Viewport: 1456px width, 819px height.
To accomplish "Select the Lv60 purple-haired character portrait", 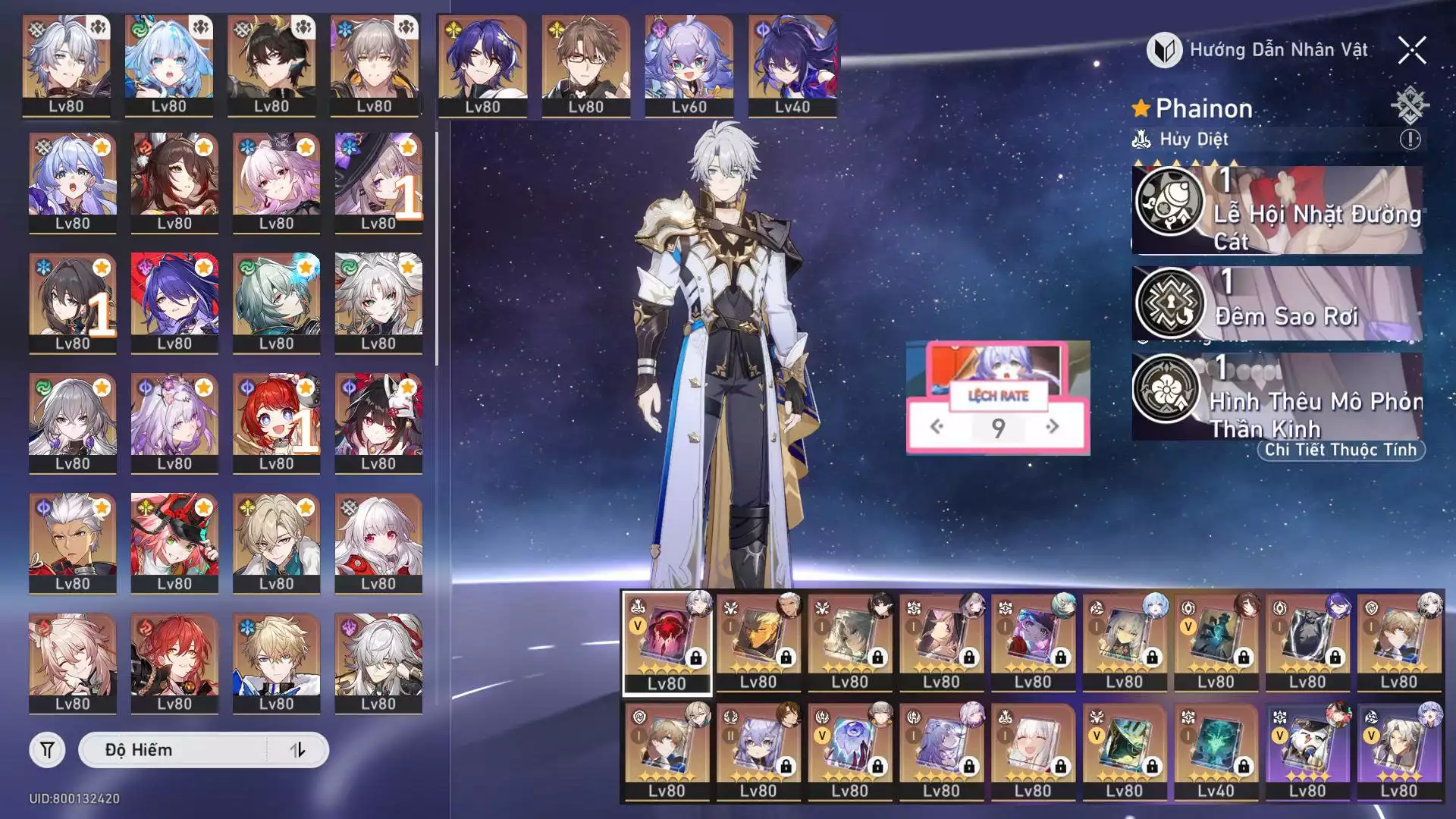I will (689, 65).
